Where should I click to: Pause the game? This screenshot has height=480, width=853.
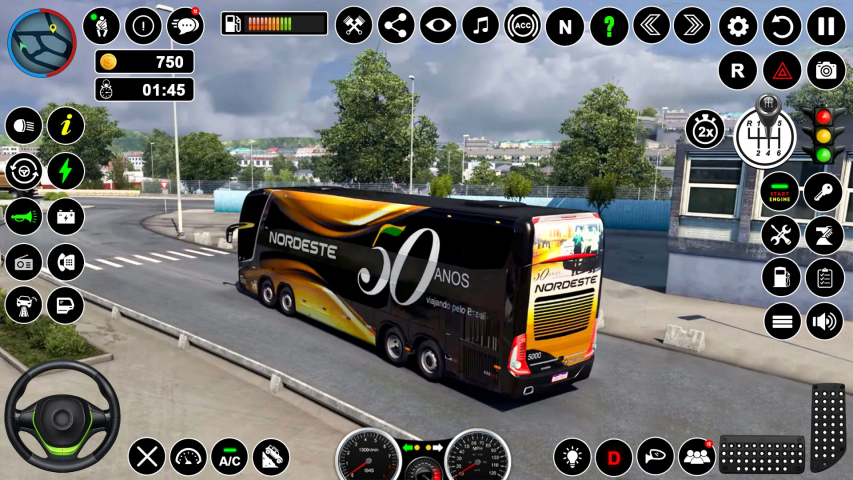826,26
